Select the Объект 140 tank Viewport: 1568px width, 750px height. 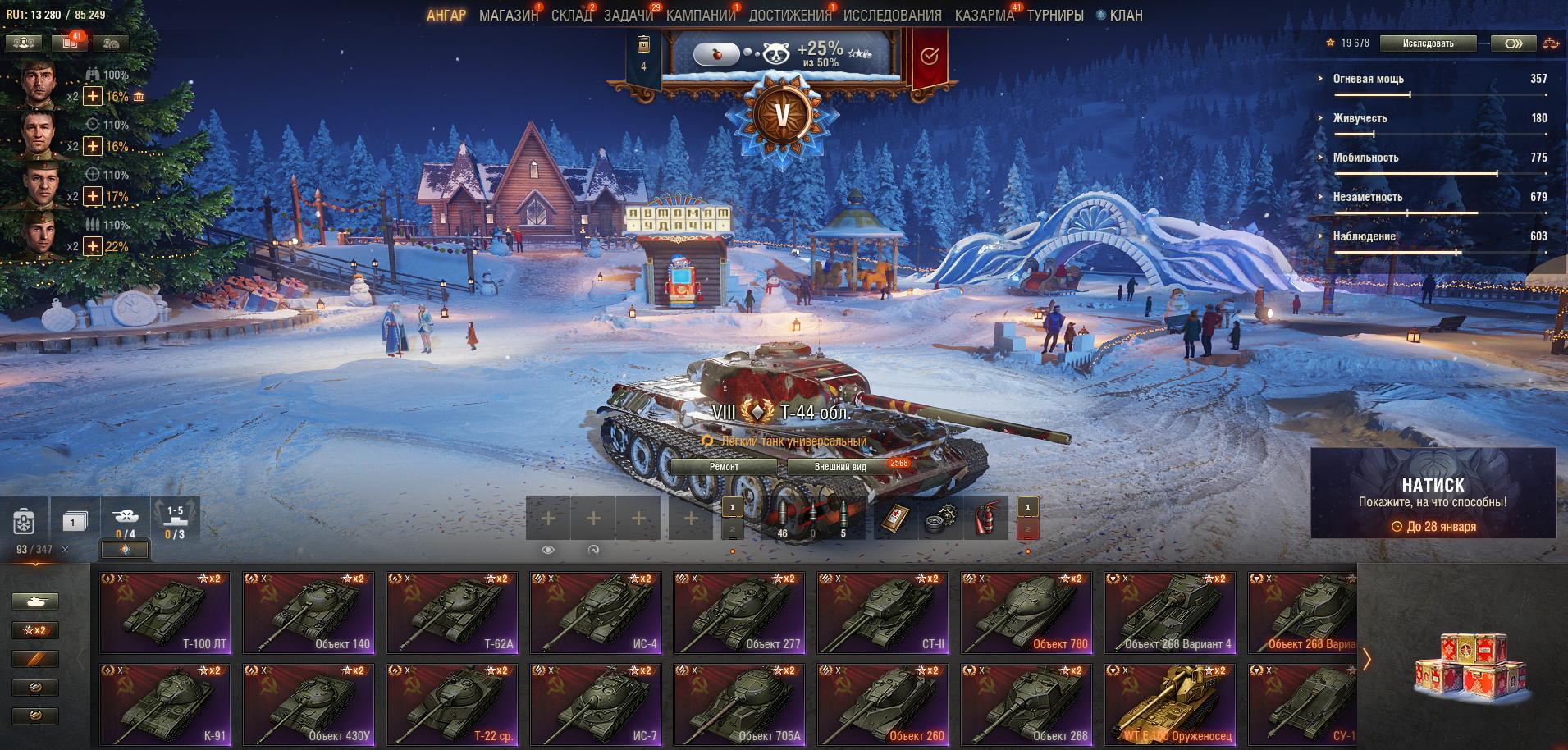309,612
